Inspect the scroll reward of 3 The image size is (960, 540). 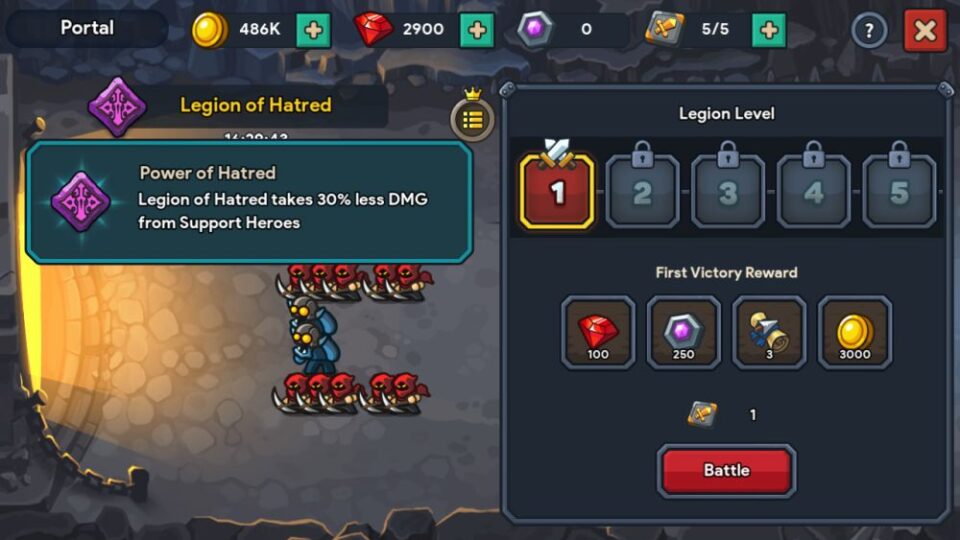click(768, 333)
